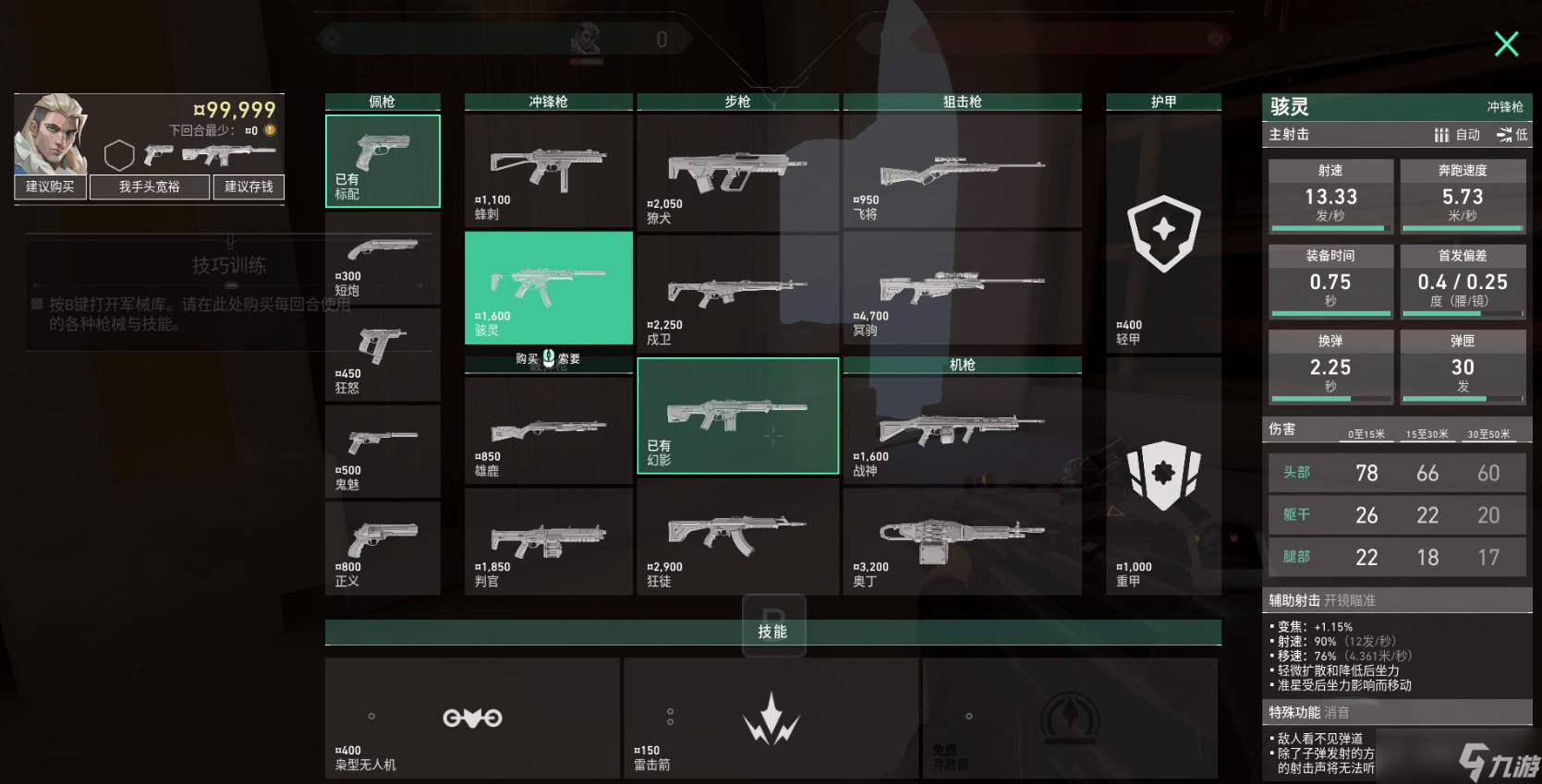Purchase the 蜂刺 submachine gun
This screenshot has height=784, width=1542.
click(x=548, y=171)
